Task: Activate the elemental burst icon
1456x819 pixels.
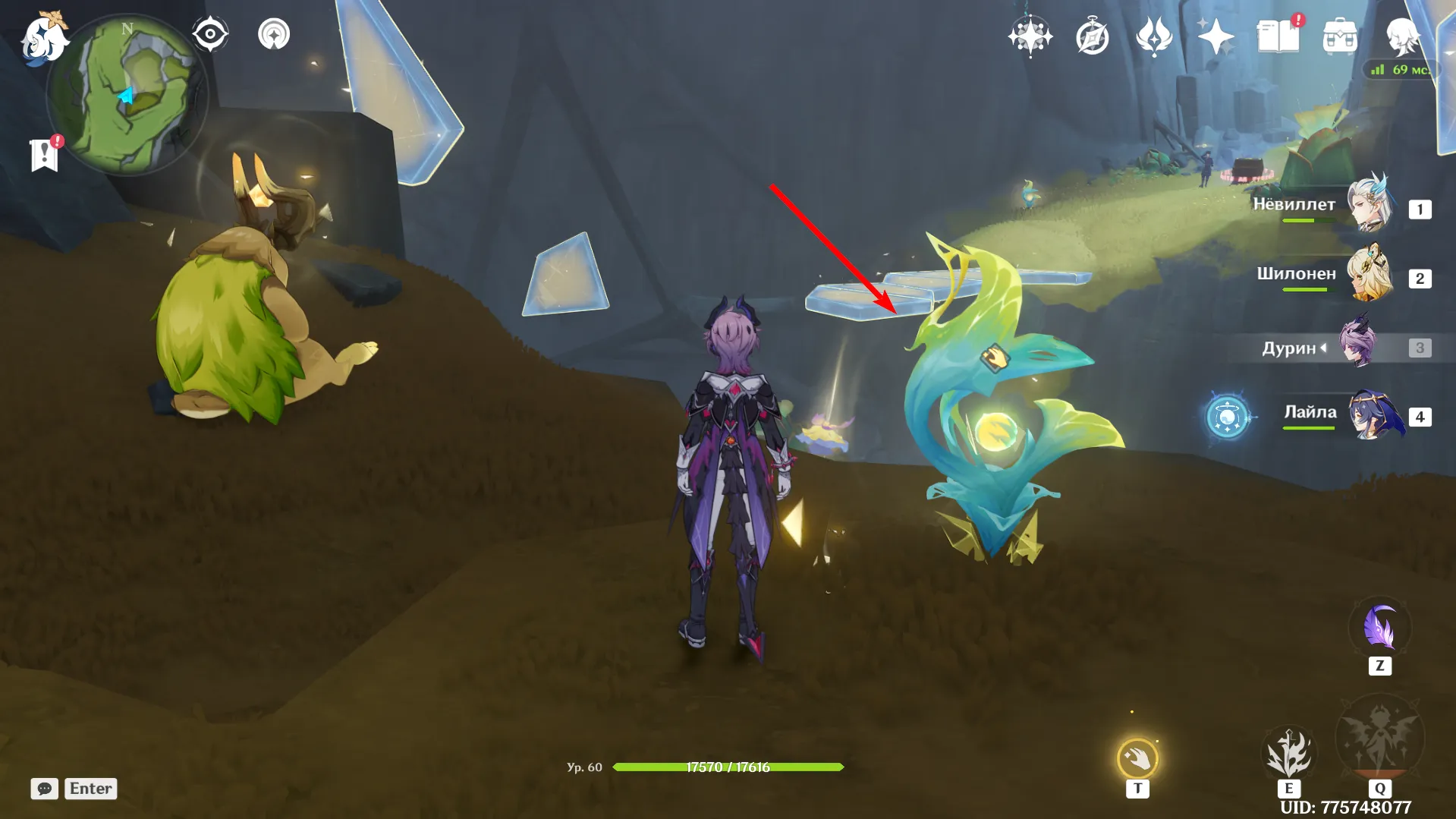Action: coord(1379,740)
